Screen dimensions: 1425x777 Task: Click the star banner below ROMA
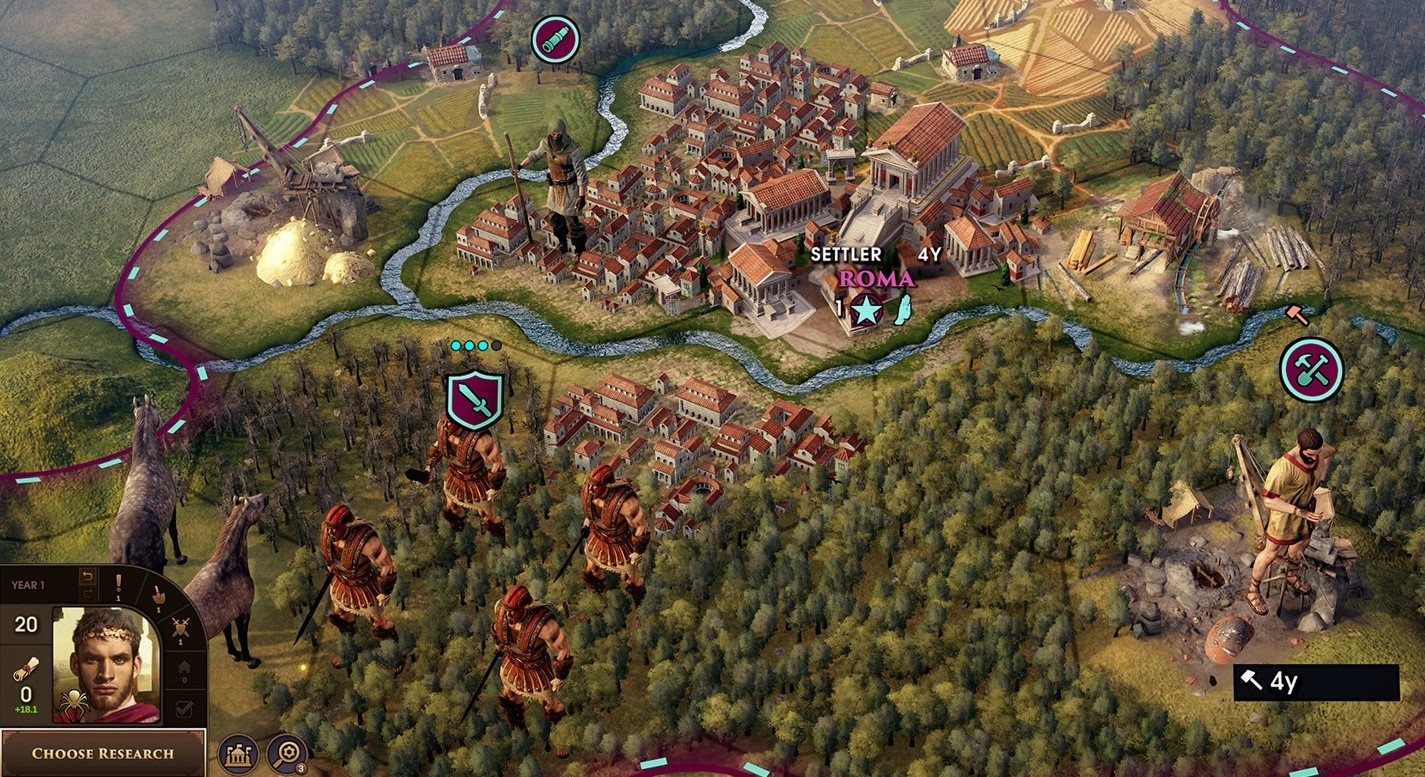click(x=866, y=310)
